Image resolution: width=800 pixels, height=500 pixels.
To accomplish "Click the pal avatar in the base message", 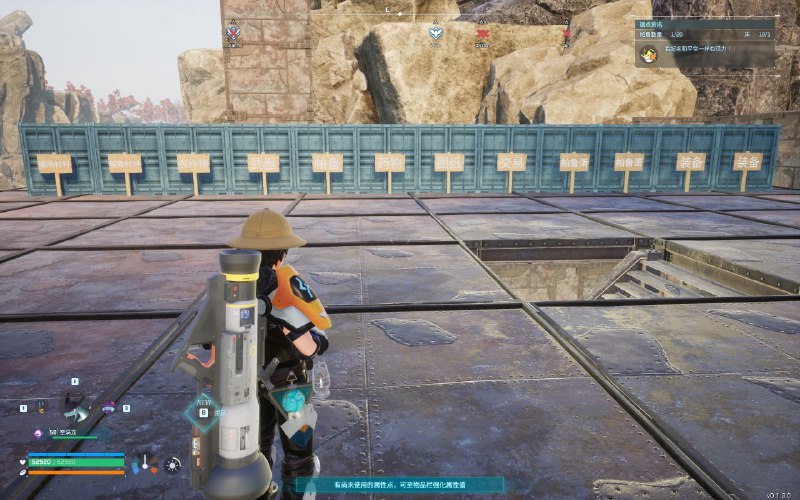I will [x=648, y=53].
